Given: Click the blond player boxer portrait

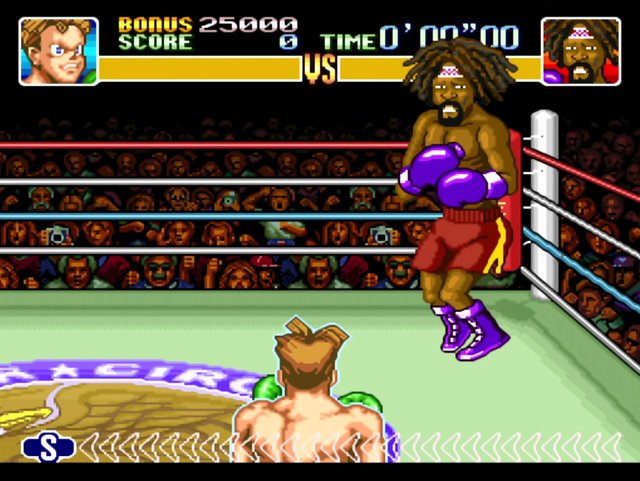Looking at the screenshot, I should tap(59, 50).
